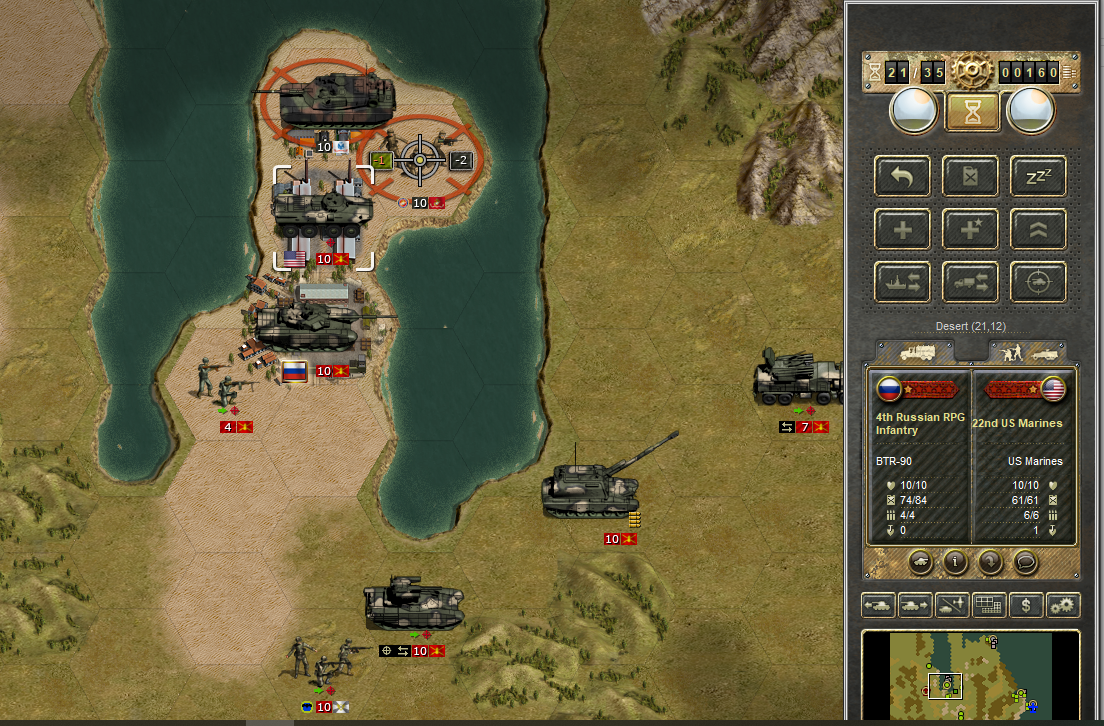The height and width of the screenshot is (726, 1104).
Task: Switch to the truck unit info tab
Action: (x=917, y=352)
